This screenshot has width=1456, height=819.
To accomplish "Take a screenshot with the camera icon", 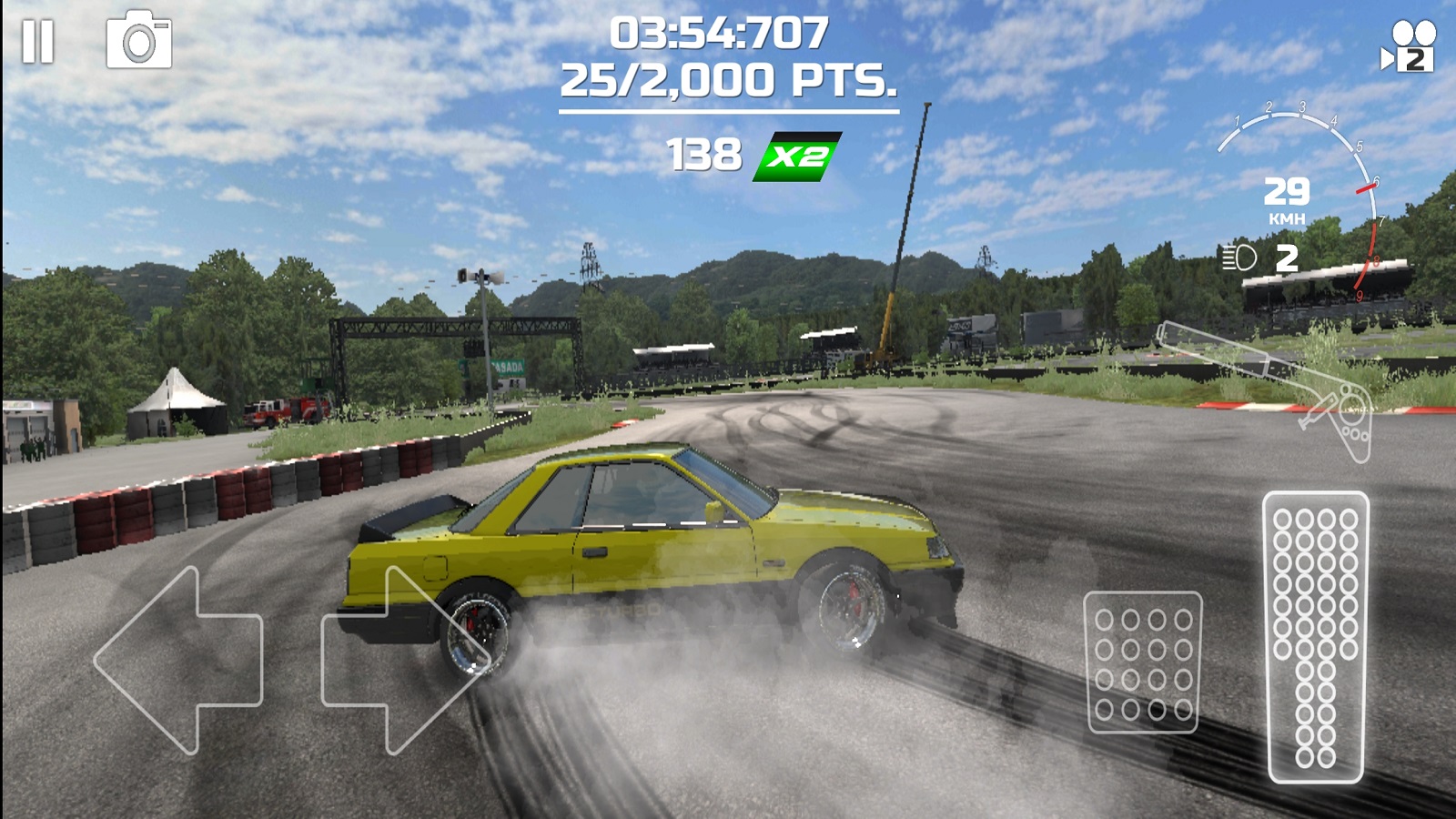I will point(139,41).
